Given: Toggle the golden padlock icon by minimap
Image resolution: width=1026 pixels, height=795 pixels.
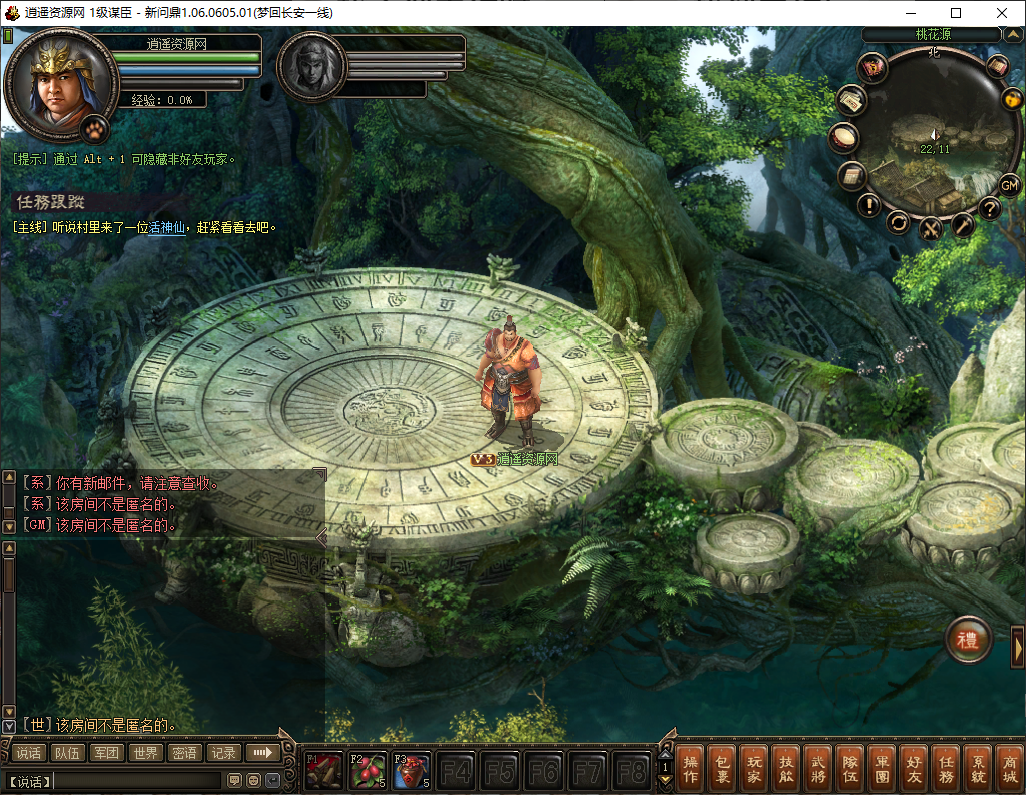Looking at the screenshot, I should 1012,99.
